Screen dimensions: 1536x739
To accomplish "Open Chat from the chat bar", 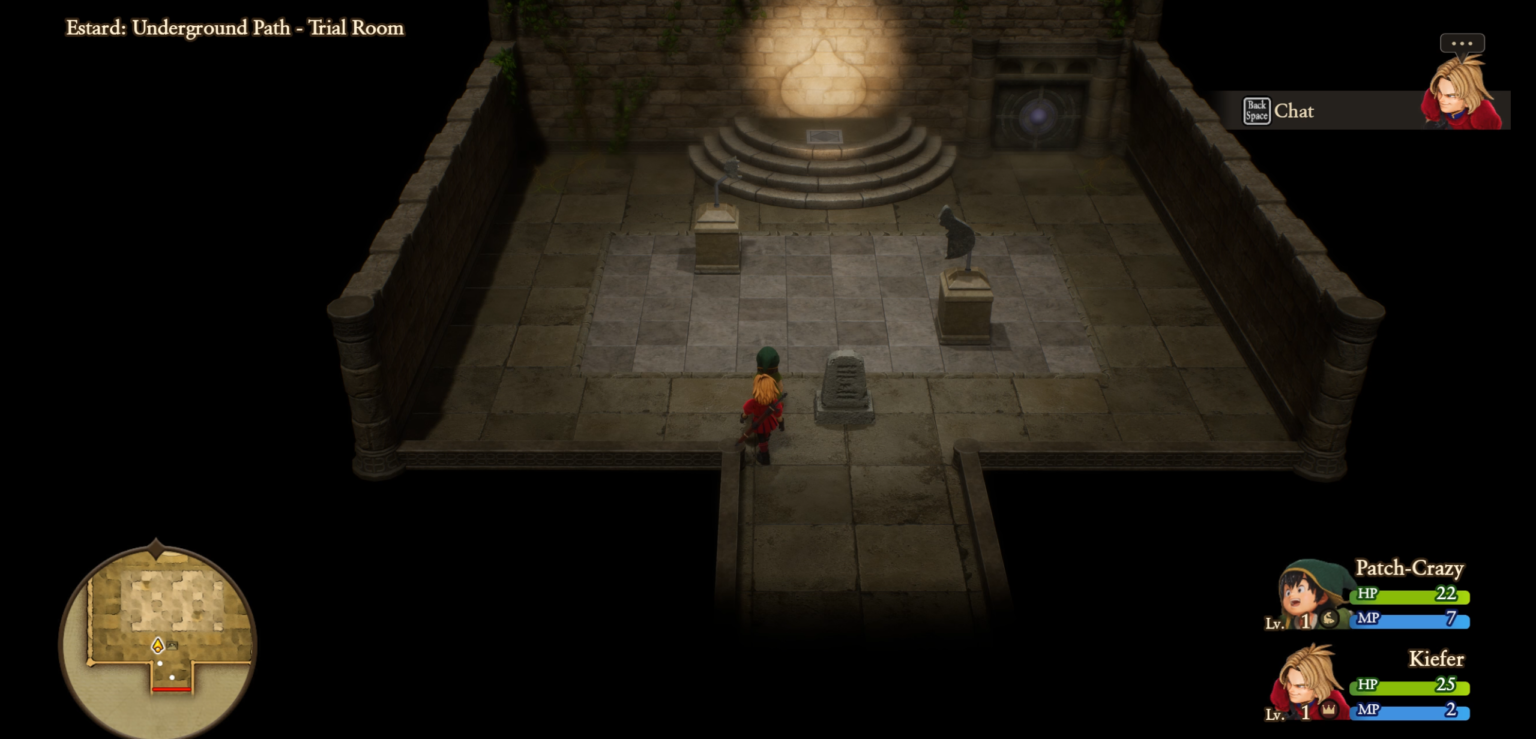I will click(x=1296, y=112).
